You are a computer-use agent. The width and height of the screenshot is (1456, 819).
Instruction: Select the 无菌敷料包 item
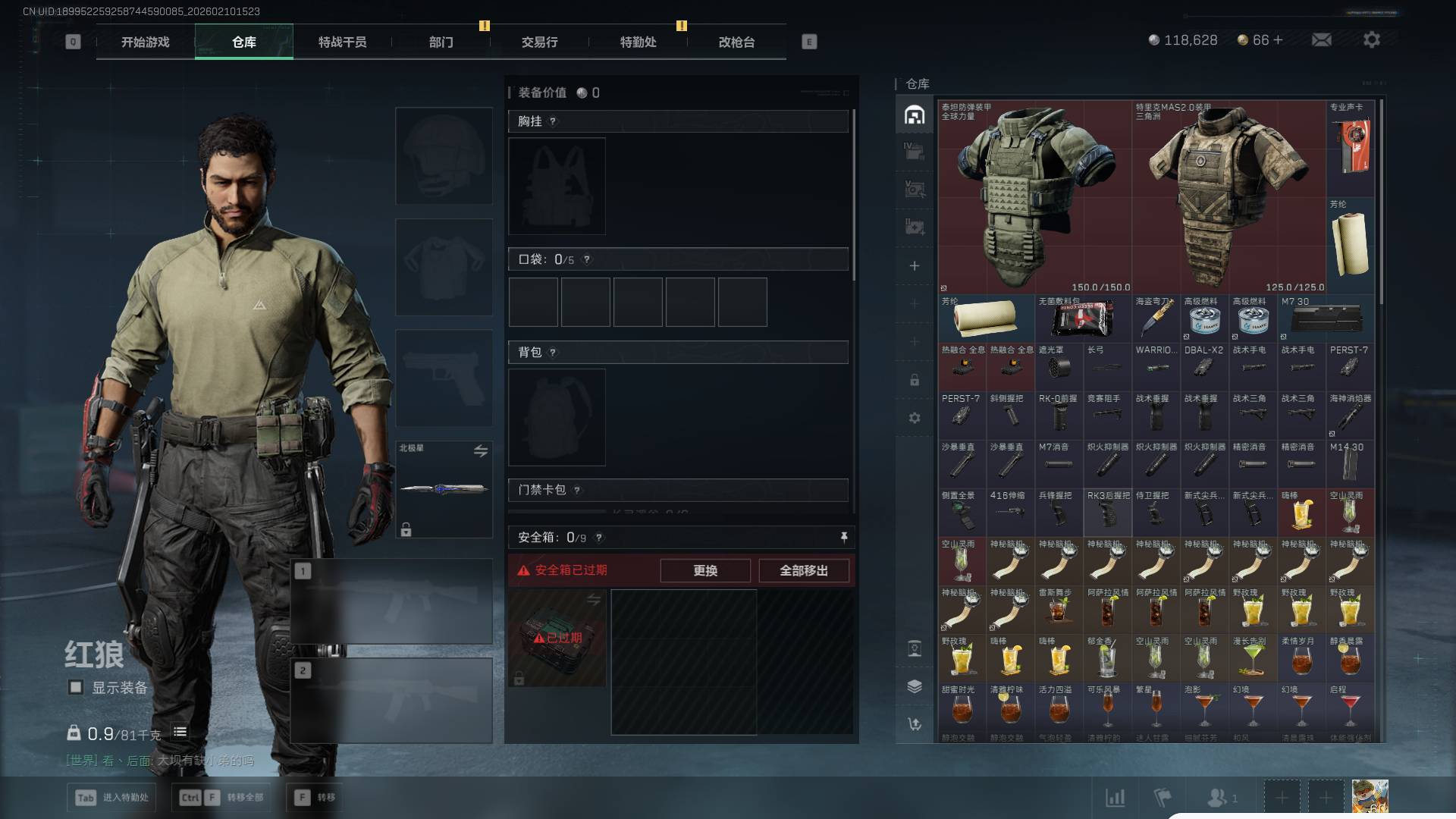(x=1083, y=318)
